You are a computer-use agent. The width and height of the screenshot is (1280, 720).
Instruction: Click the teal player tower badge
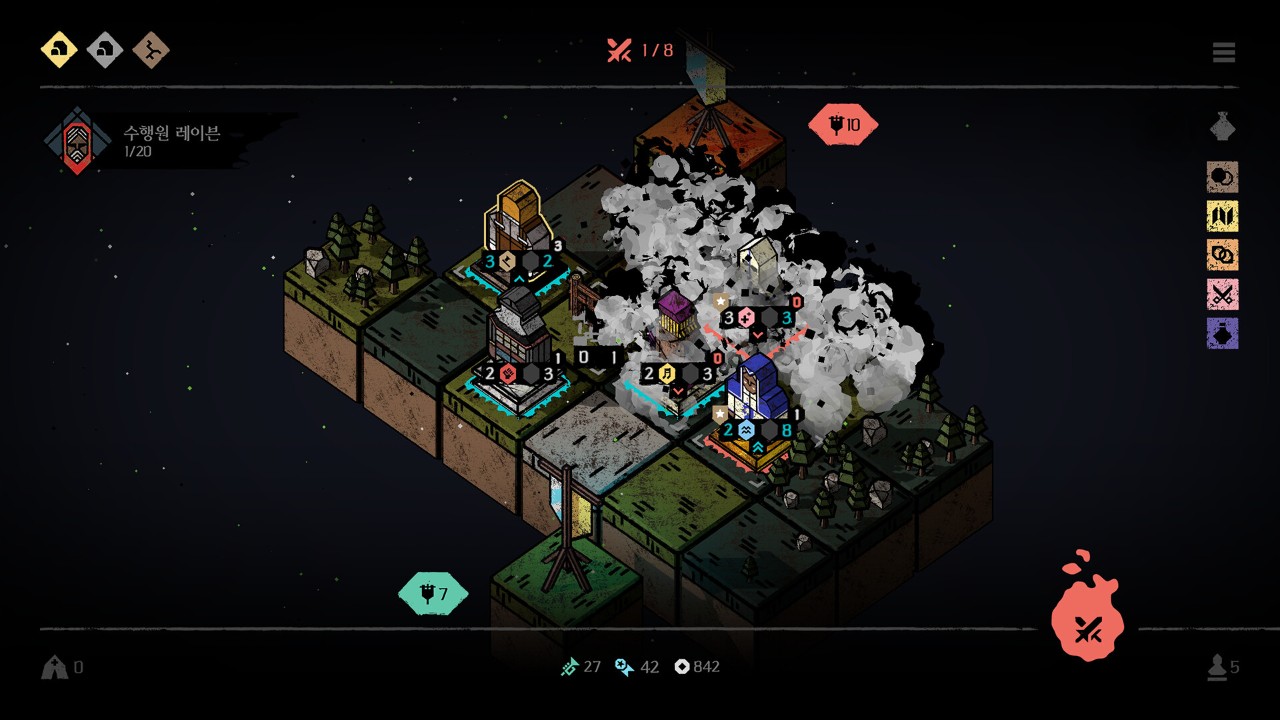pos(433,594)
